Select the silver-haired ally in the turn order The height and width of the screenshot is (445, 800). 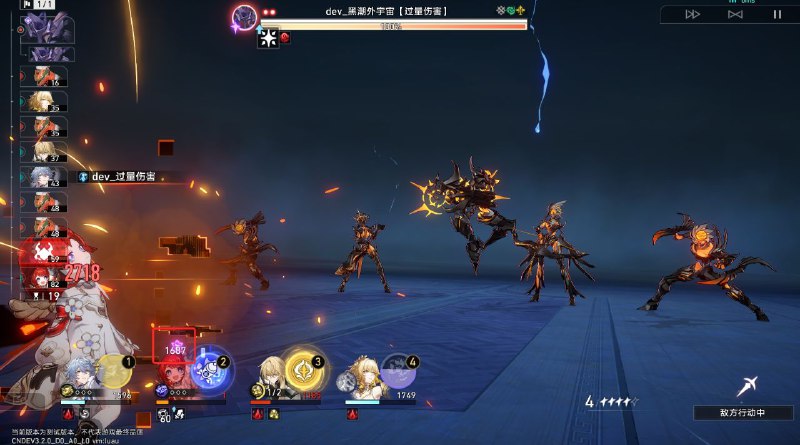click(x=44, y=176)
